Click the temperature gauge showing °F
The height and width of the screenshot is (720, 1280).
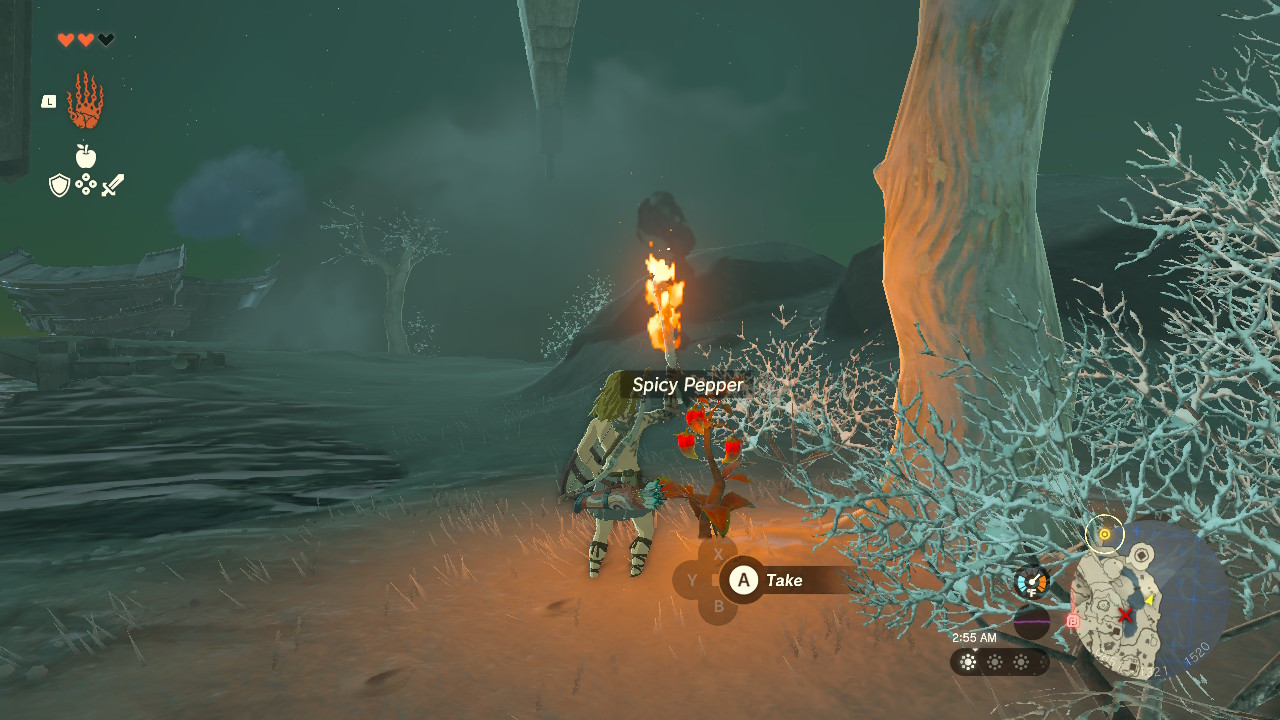pos(1032,581)
